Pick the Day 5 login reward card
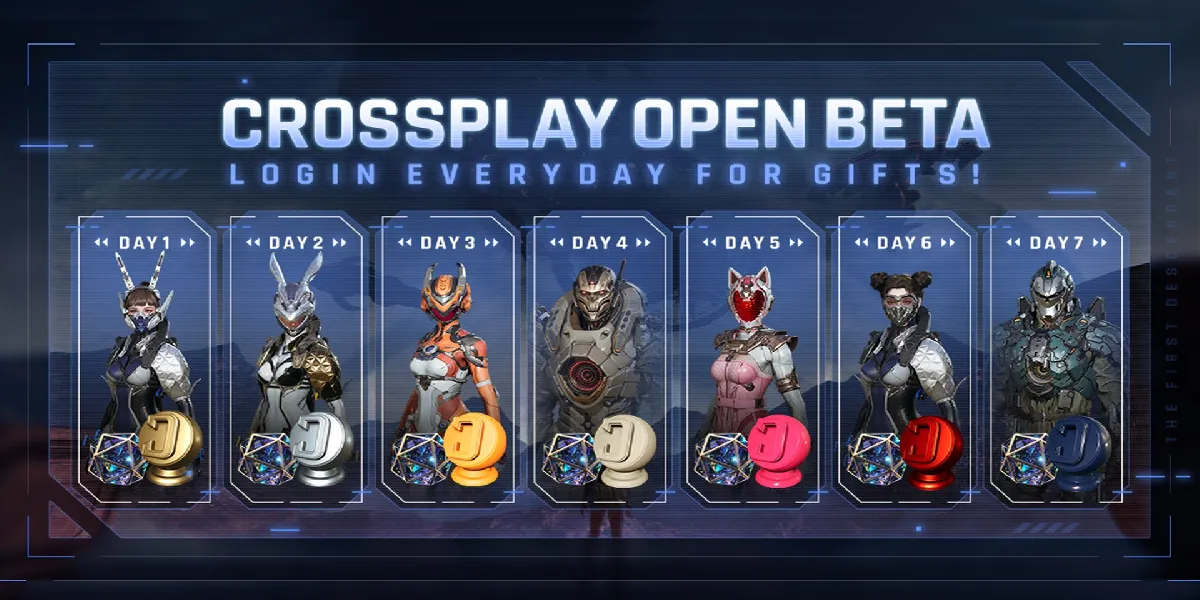This screenshot has height=600, width=1200. click(x=752, y=360)
